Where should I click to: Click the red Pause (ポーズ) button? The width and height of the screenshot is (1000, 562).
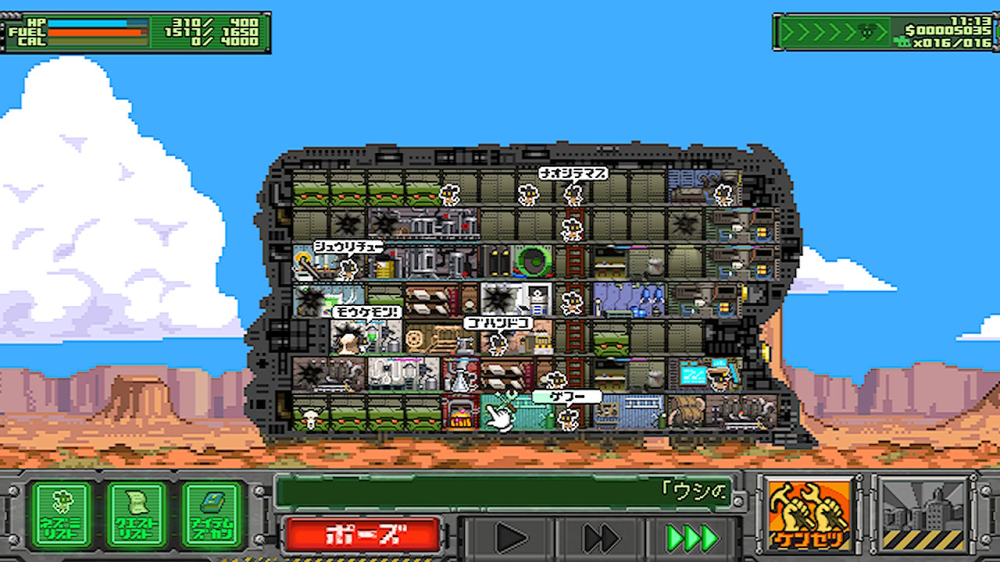pos(361,535)
